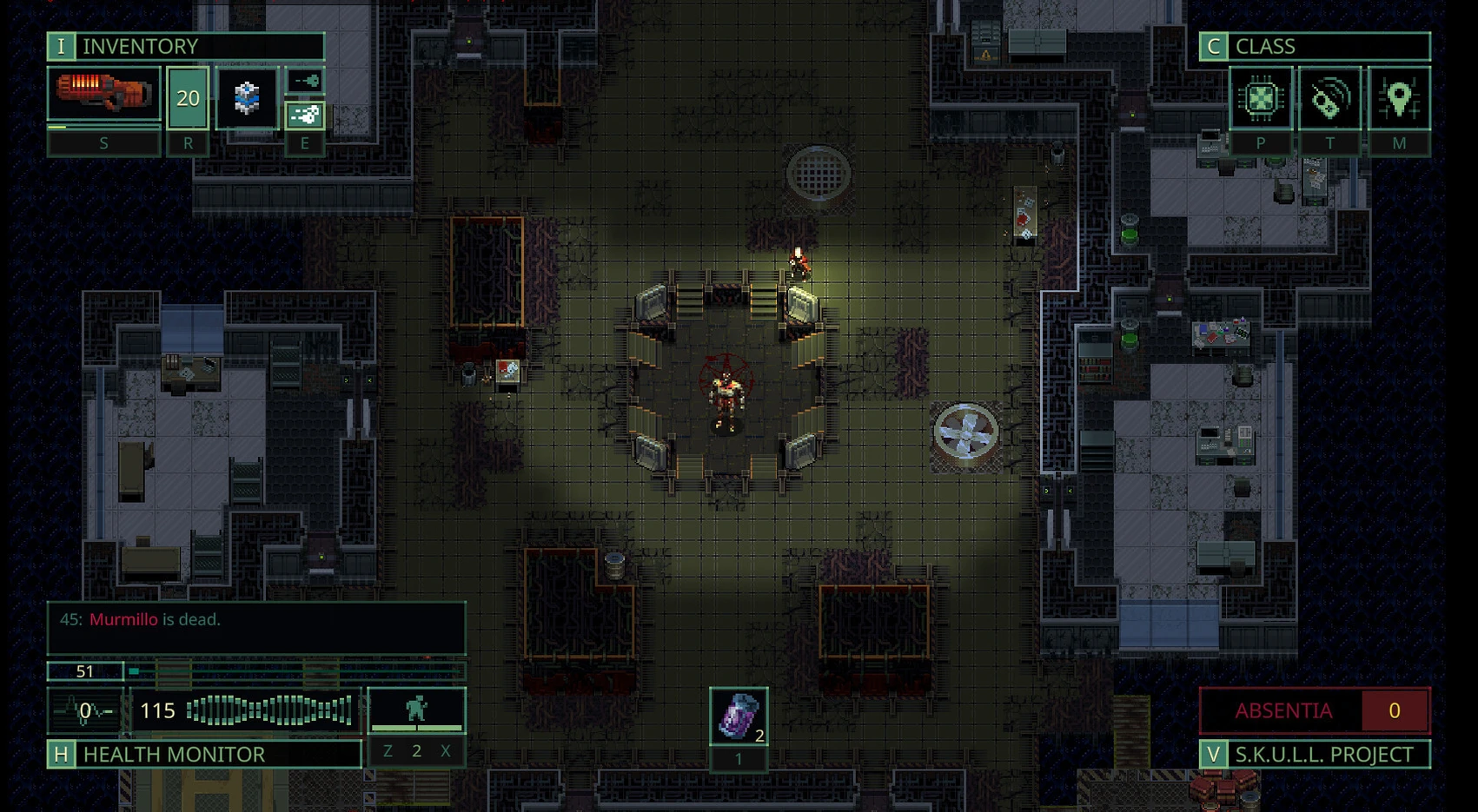Open the Inventory panel

(x=185, y=46)
